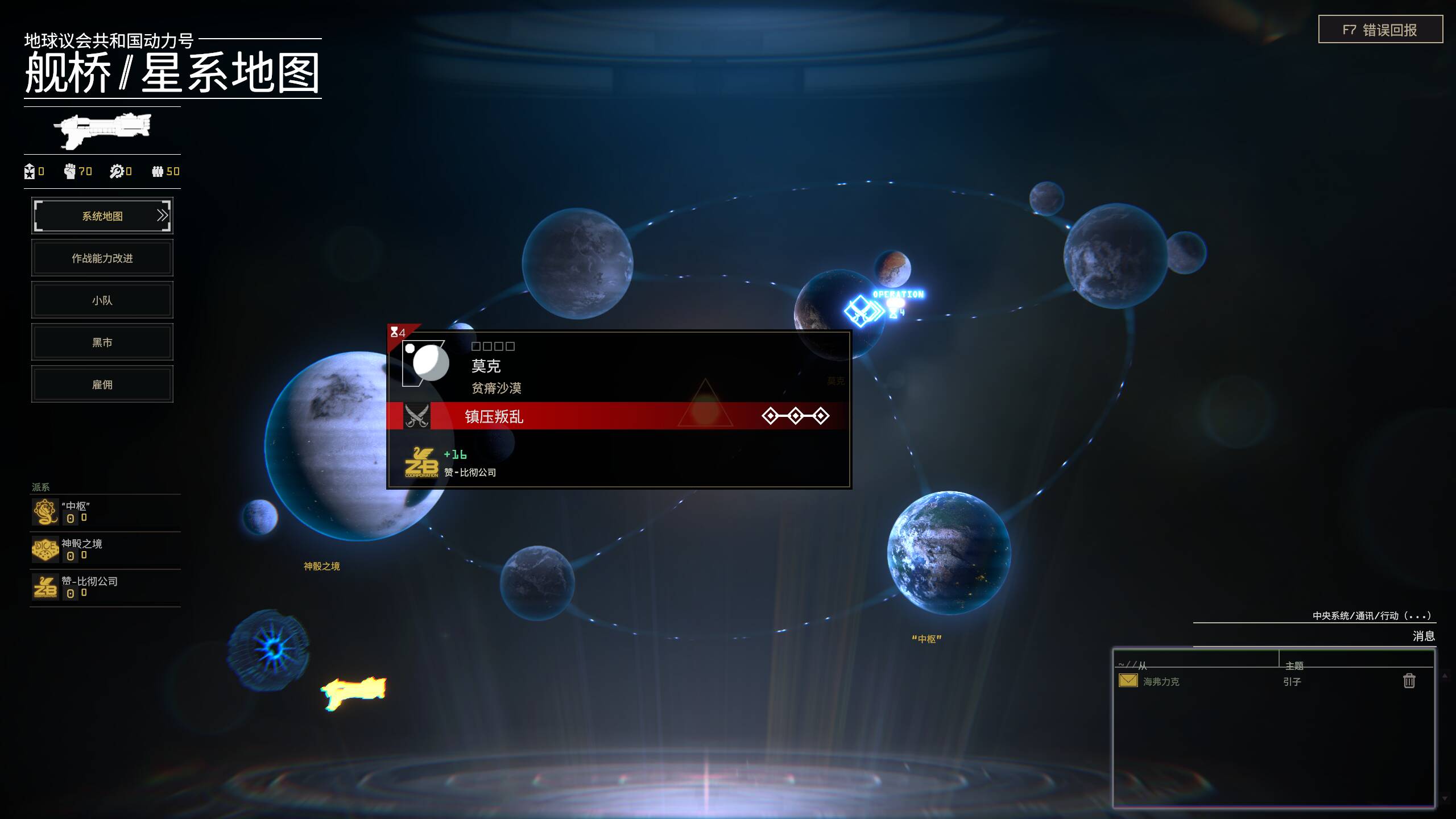
Task: Open the 小队 squad menu
Action: click(102, 300)
